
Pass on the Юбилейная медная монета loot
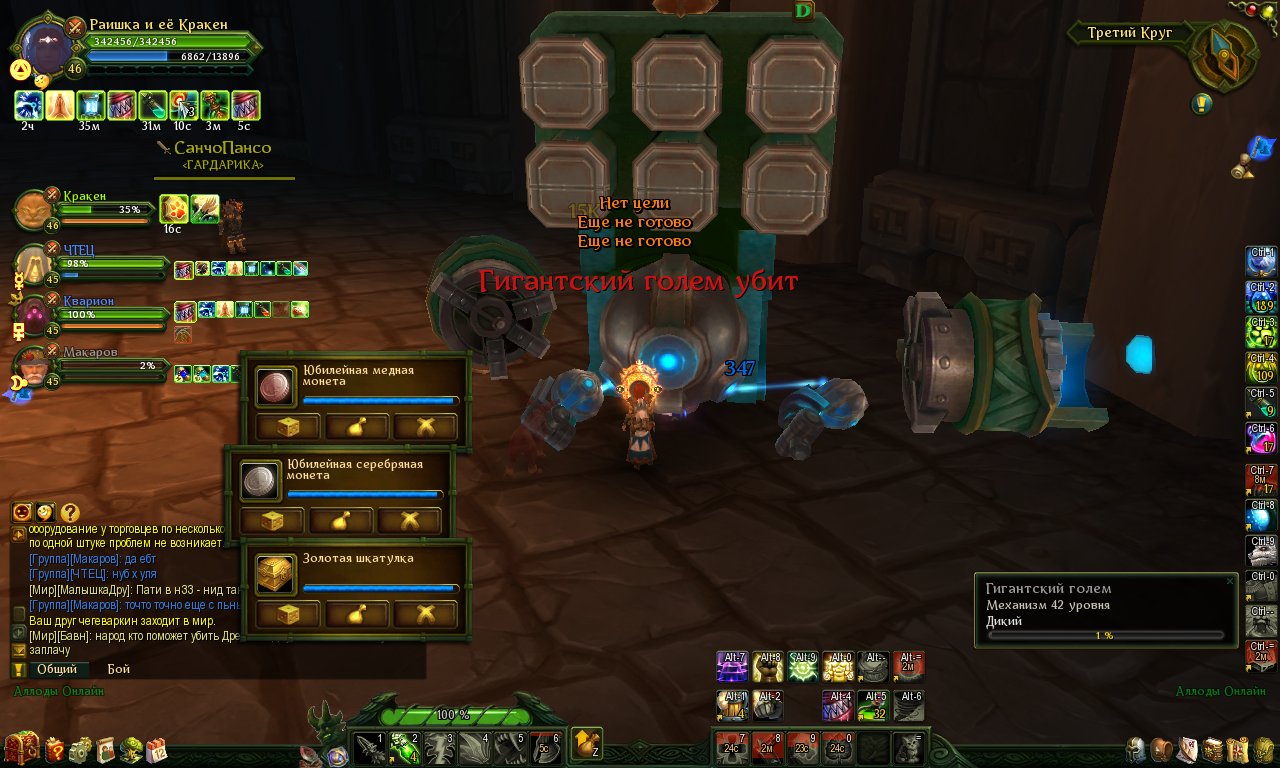point(426,426)
